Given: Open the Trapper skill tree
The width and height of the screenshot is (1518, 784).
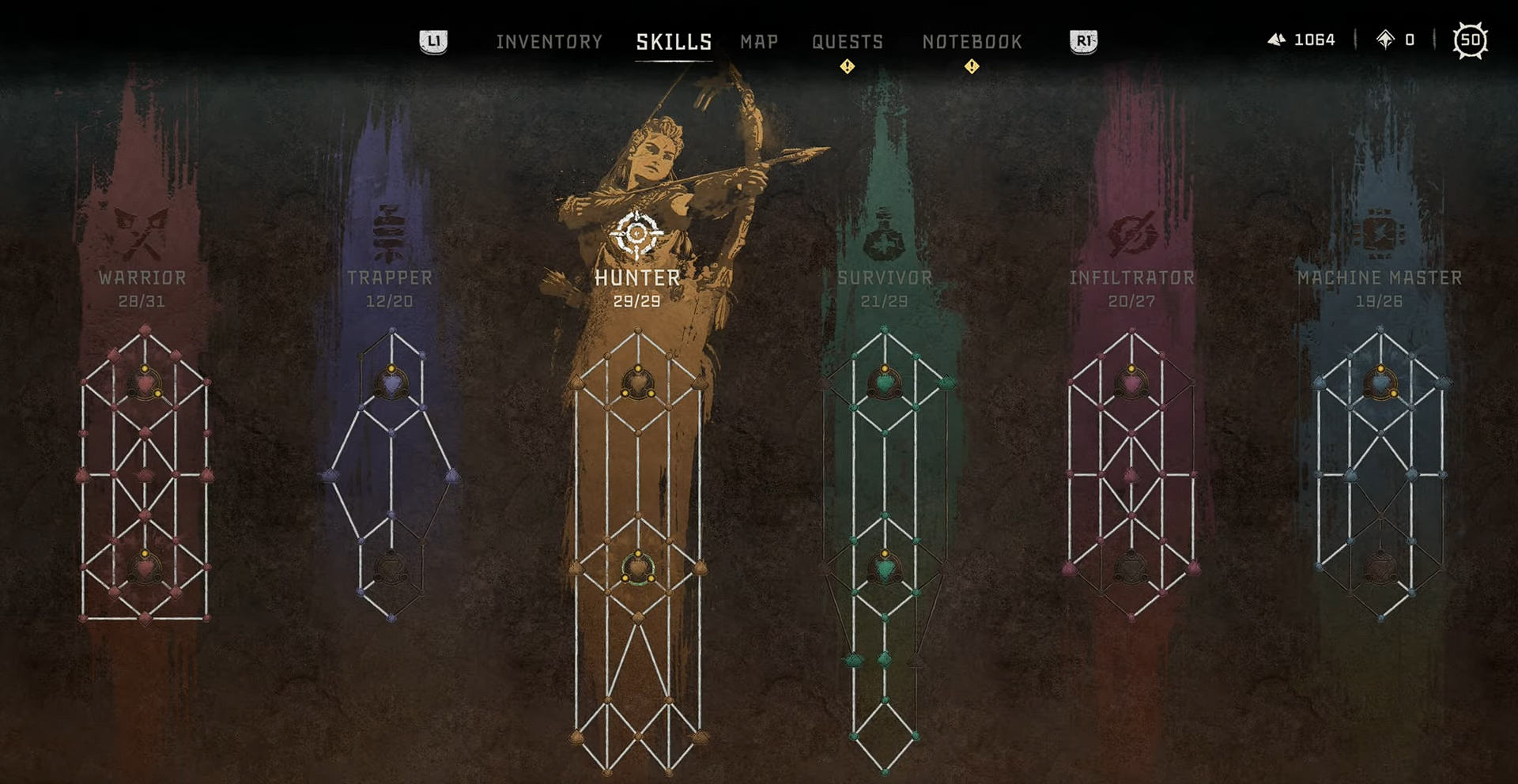Looking at the screenshot, I should pyautogui.click(x=390, y=278).
